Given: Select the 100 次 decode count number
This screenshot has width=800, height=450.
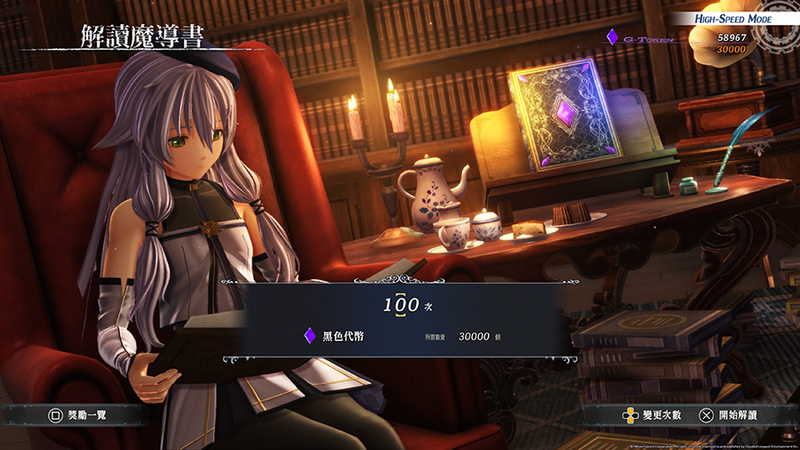Looking at the screenshot, I should tap(400, 303).
